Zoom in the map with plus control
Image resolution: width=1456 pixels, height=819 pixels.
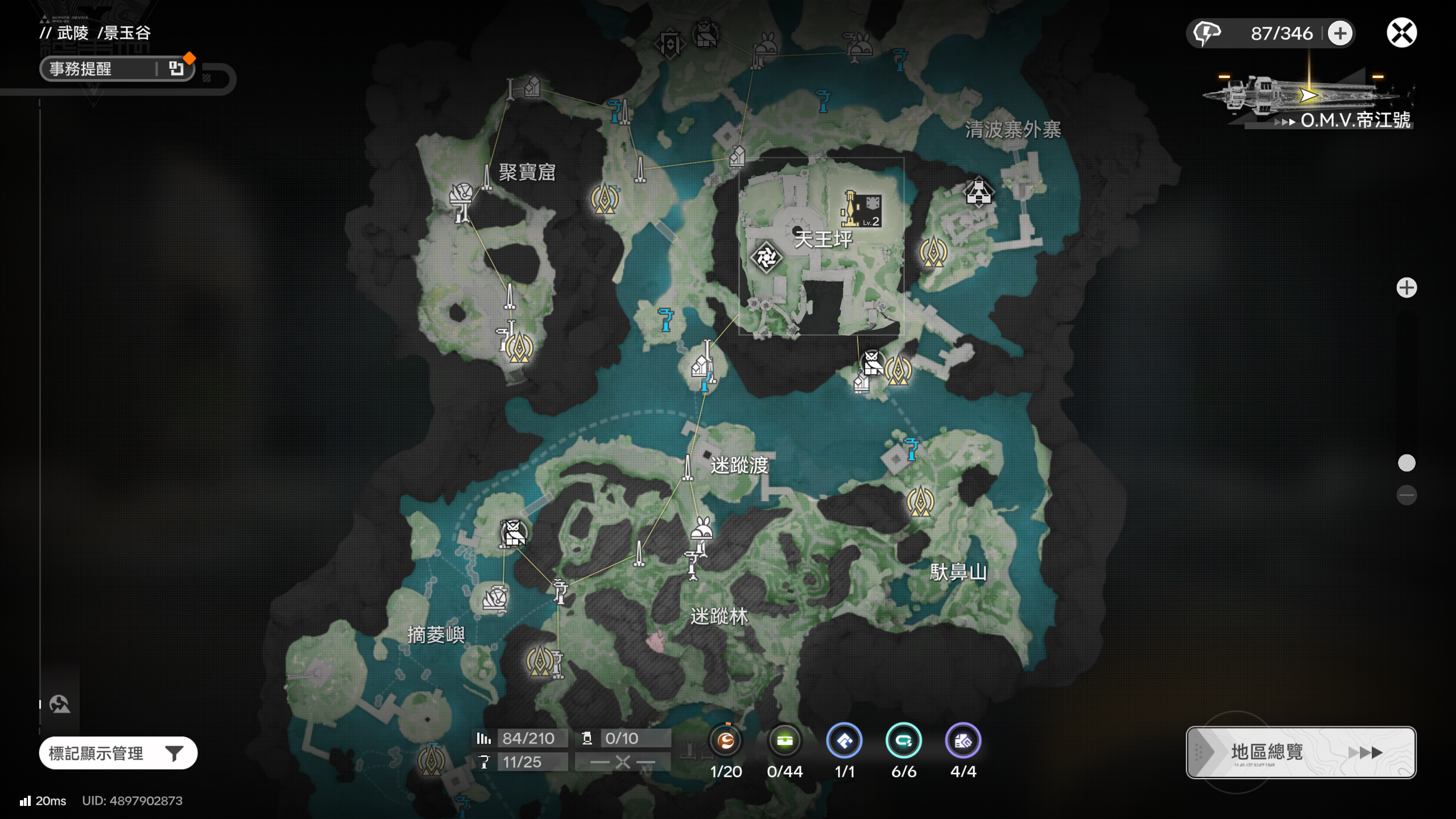pyautogui.click(x=1406, y=288)
